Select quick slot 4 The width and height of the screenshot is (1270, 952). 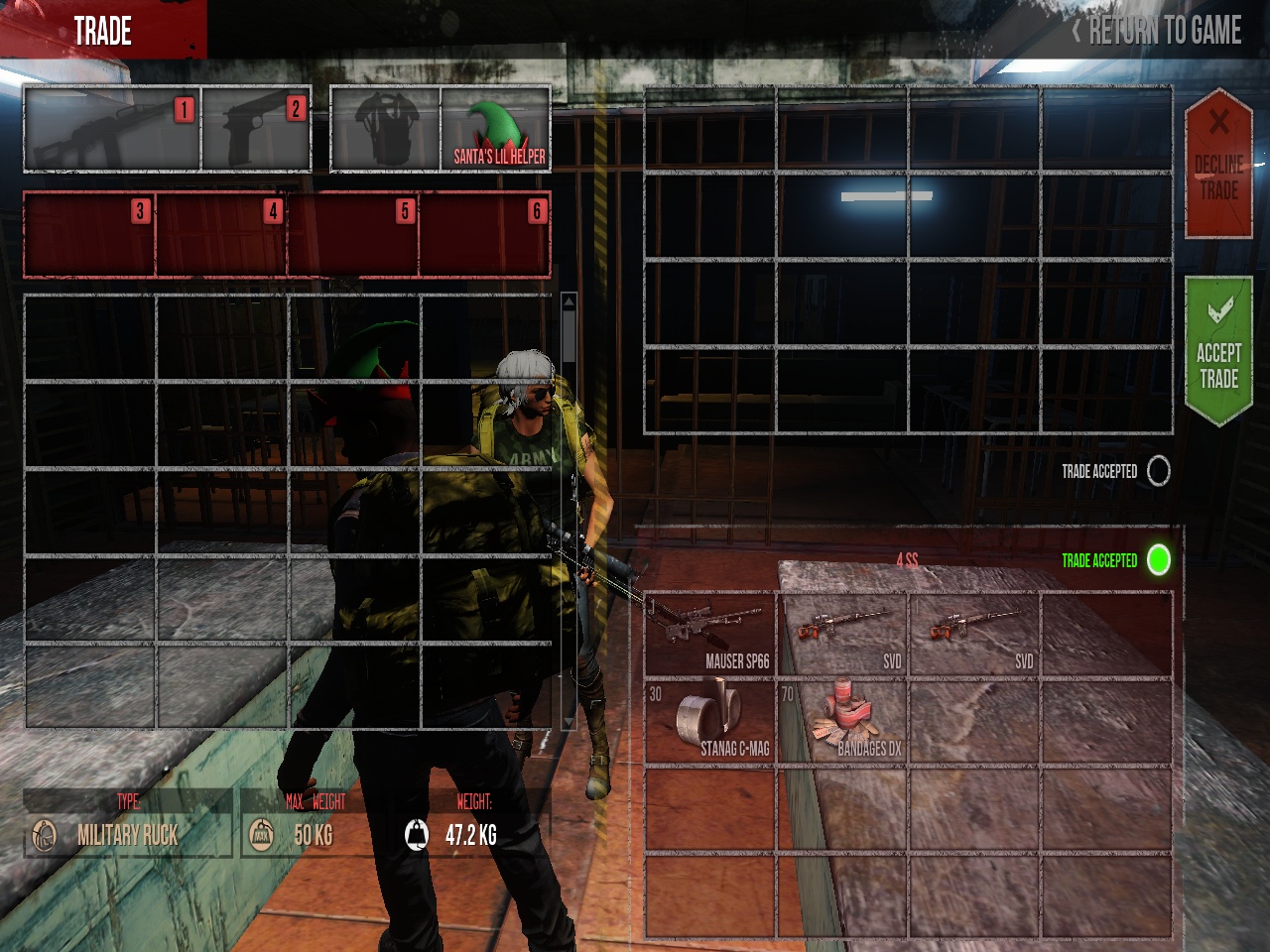click(221, 234)
